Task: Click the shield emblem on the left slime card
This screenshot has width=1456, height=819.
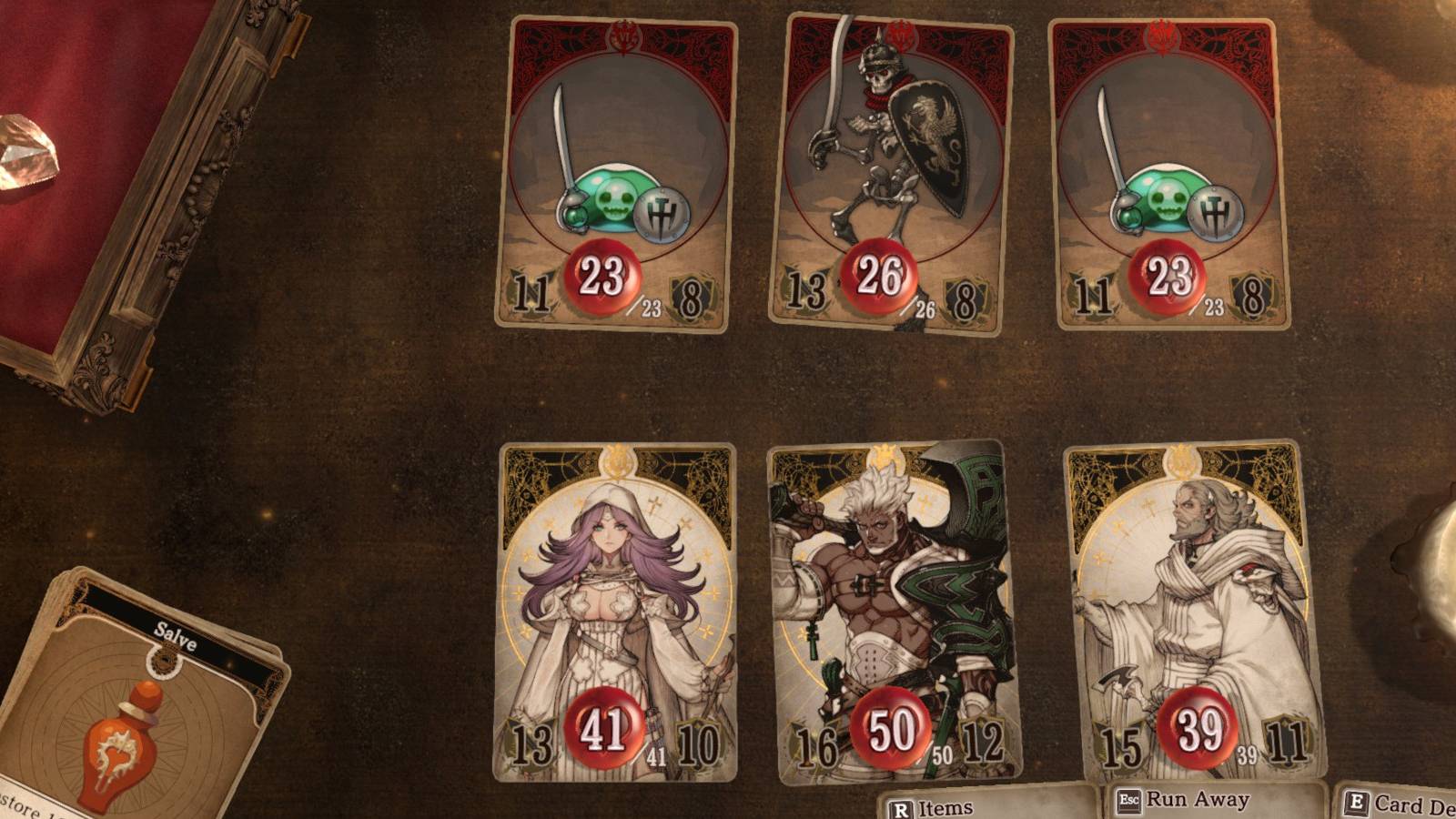Action: [x=663, y=214]
